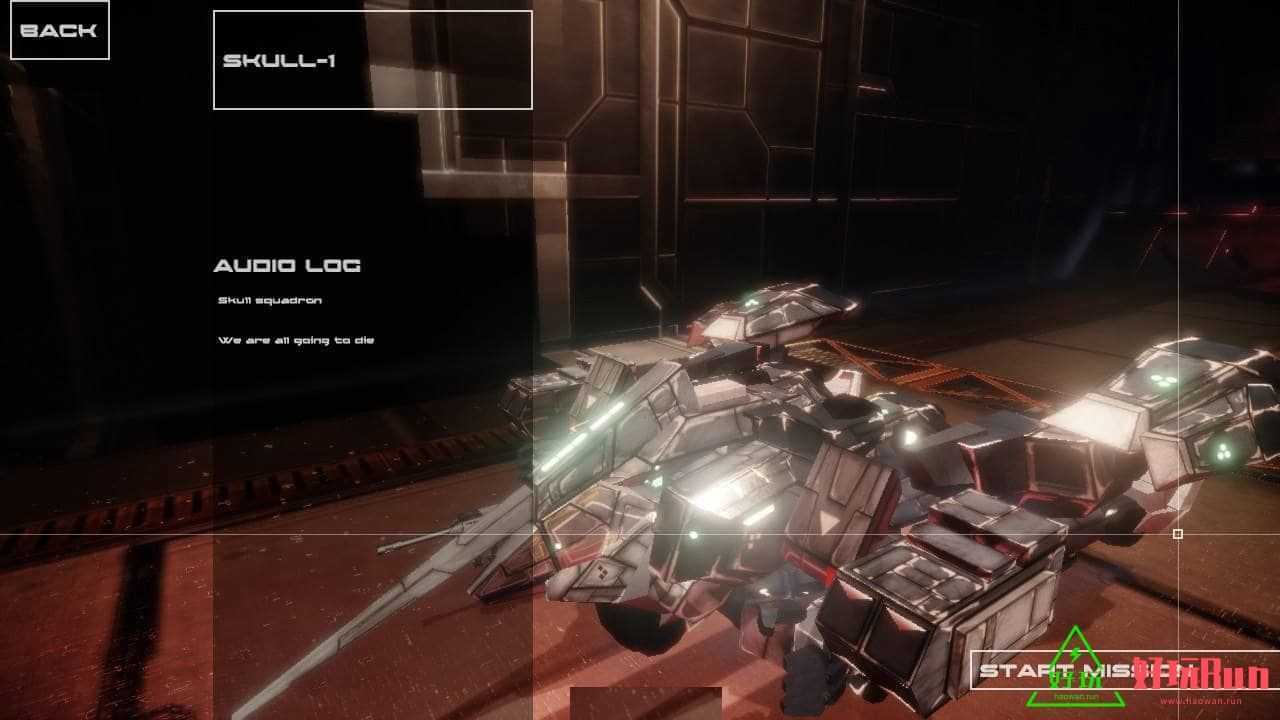Launch with the START MISSION button
This screenshot has width=1280, height=720.
(x=1087, y=670)
